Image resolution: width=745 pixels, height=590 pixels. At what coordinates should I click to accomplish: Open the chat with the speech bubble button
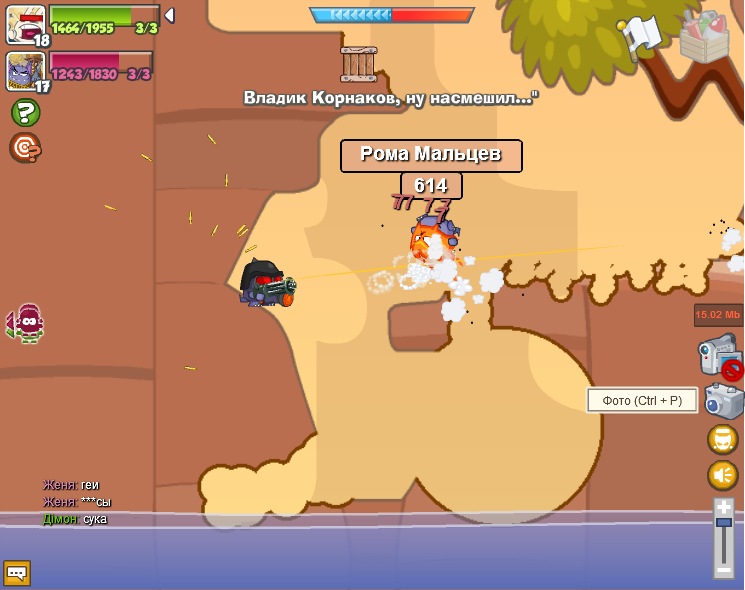pos(17,573)
